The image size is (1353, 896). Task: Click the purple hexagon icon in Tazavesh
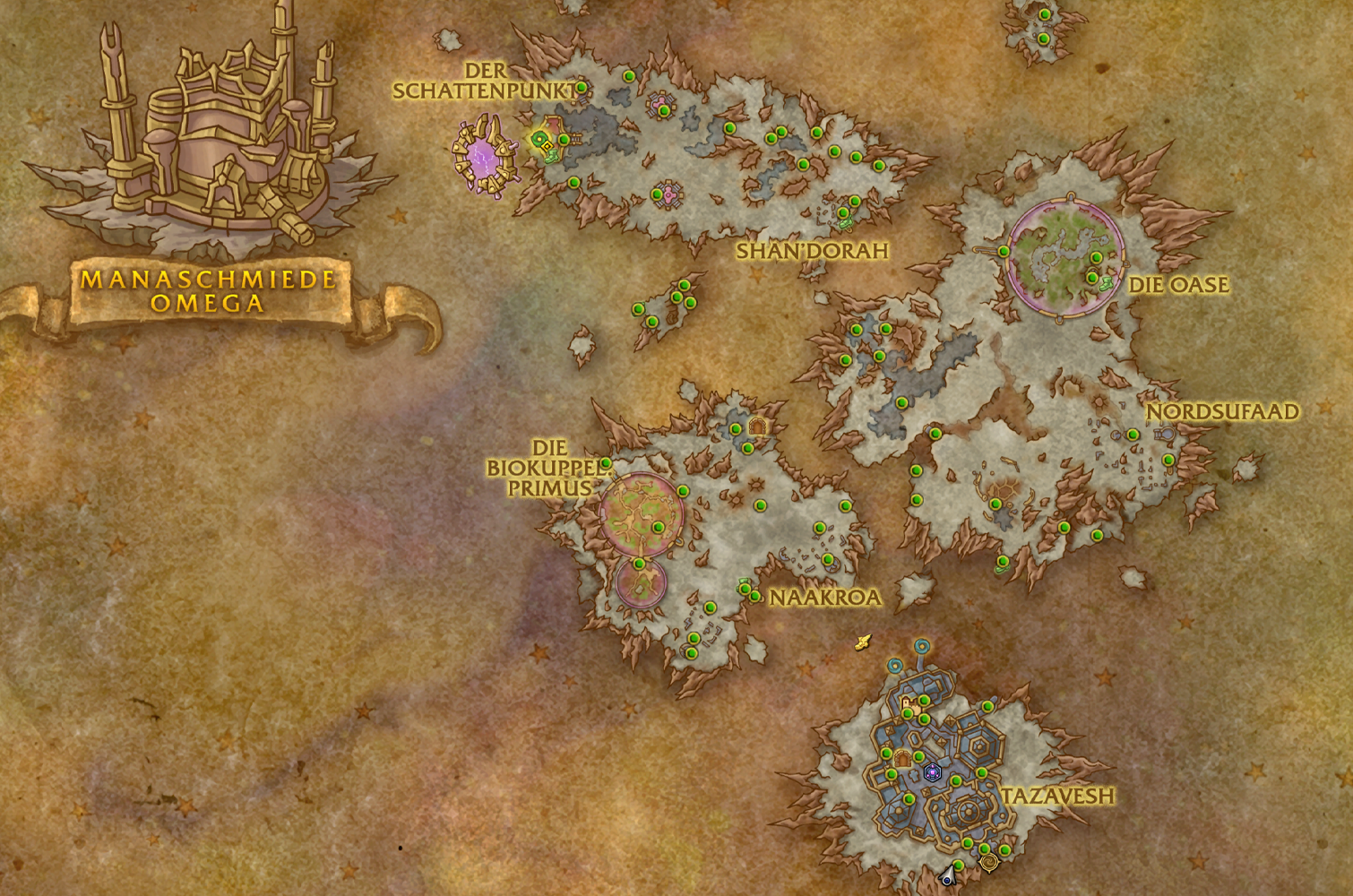(x=932, y=771)
